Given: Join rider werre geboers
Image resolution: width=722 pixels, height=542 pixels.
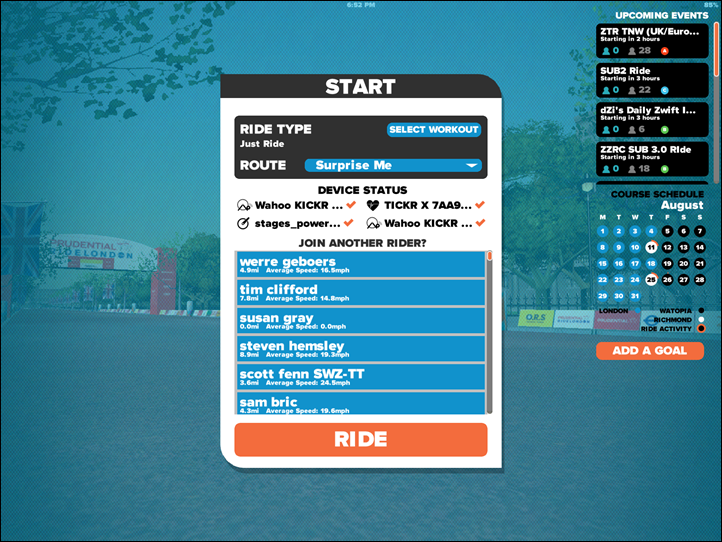Looking at the screenshot, I should tap(361, 265).
